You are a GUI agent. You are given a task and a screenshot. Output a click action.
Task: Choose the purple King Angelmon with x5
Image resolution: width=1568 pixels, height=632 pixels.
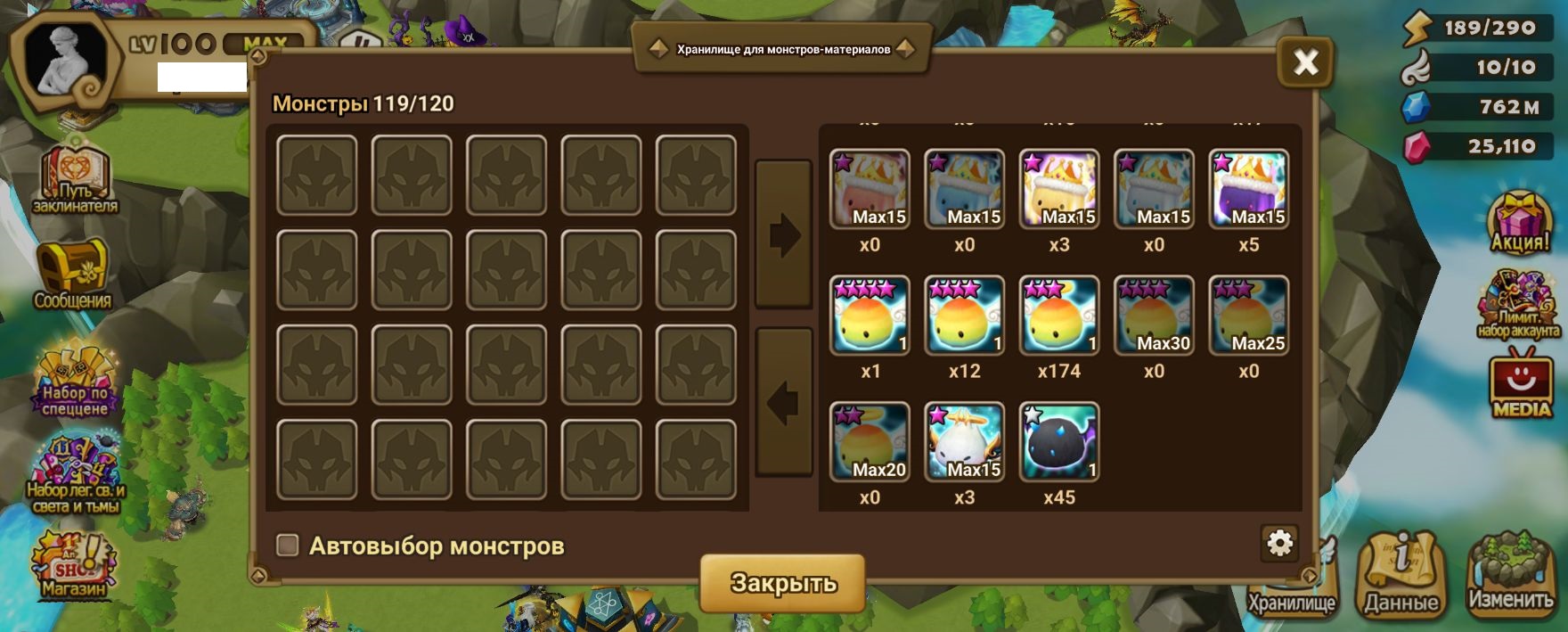(x=1248, y=189)
